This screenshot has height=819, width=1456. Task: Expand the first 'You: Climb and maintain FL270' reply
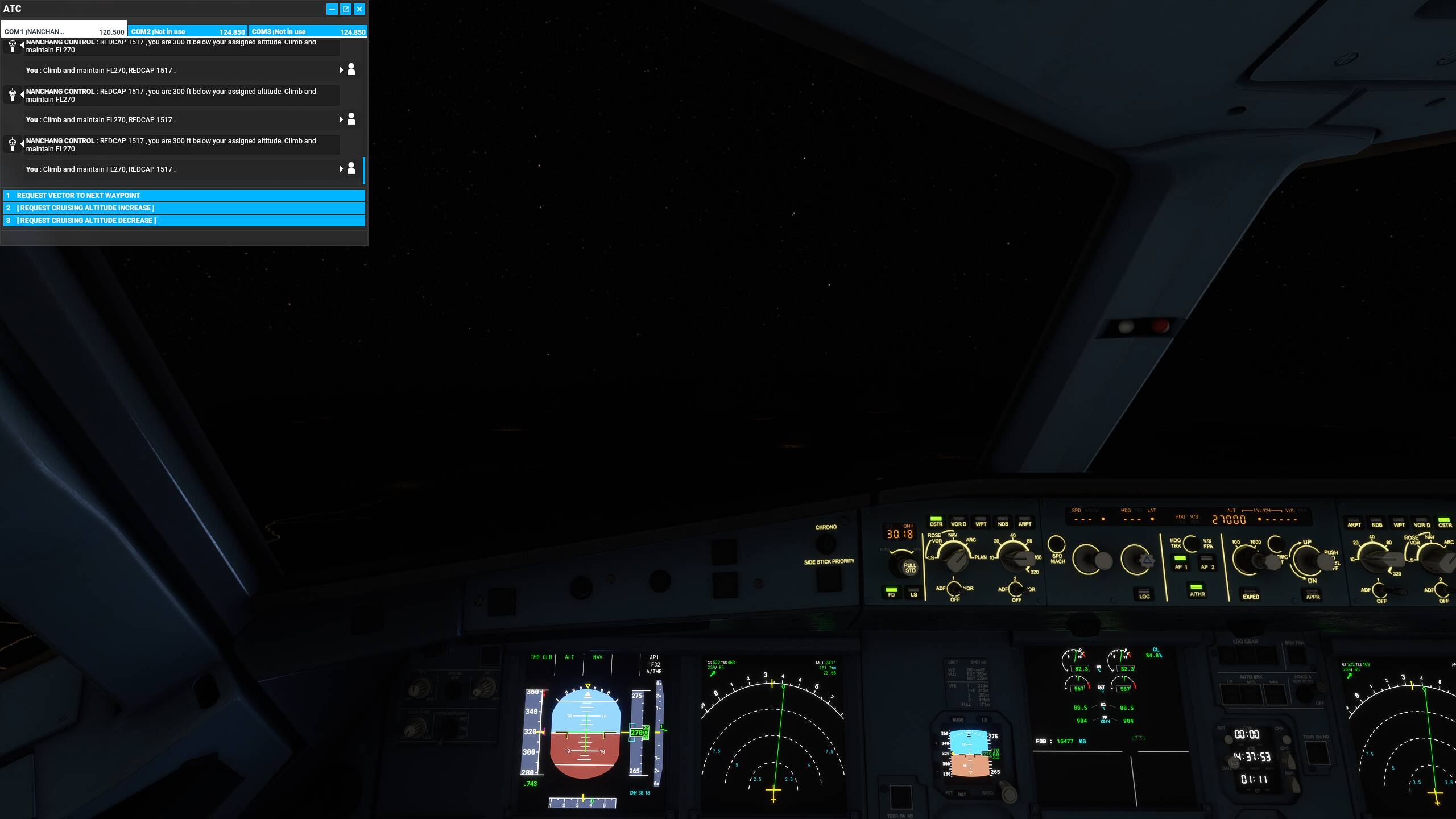(342, 69)
